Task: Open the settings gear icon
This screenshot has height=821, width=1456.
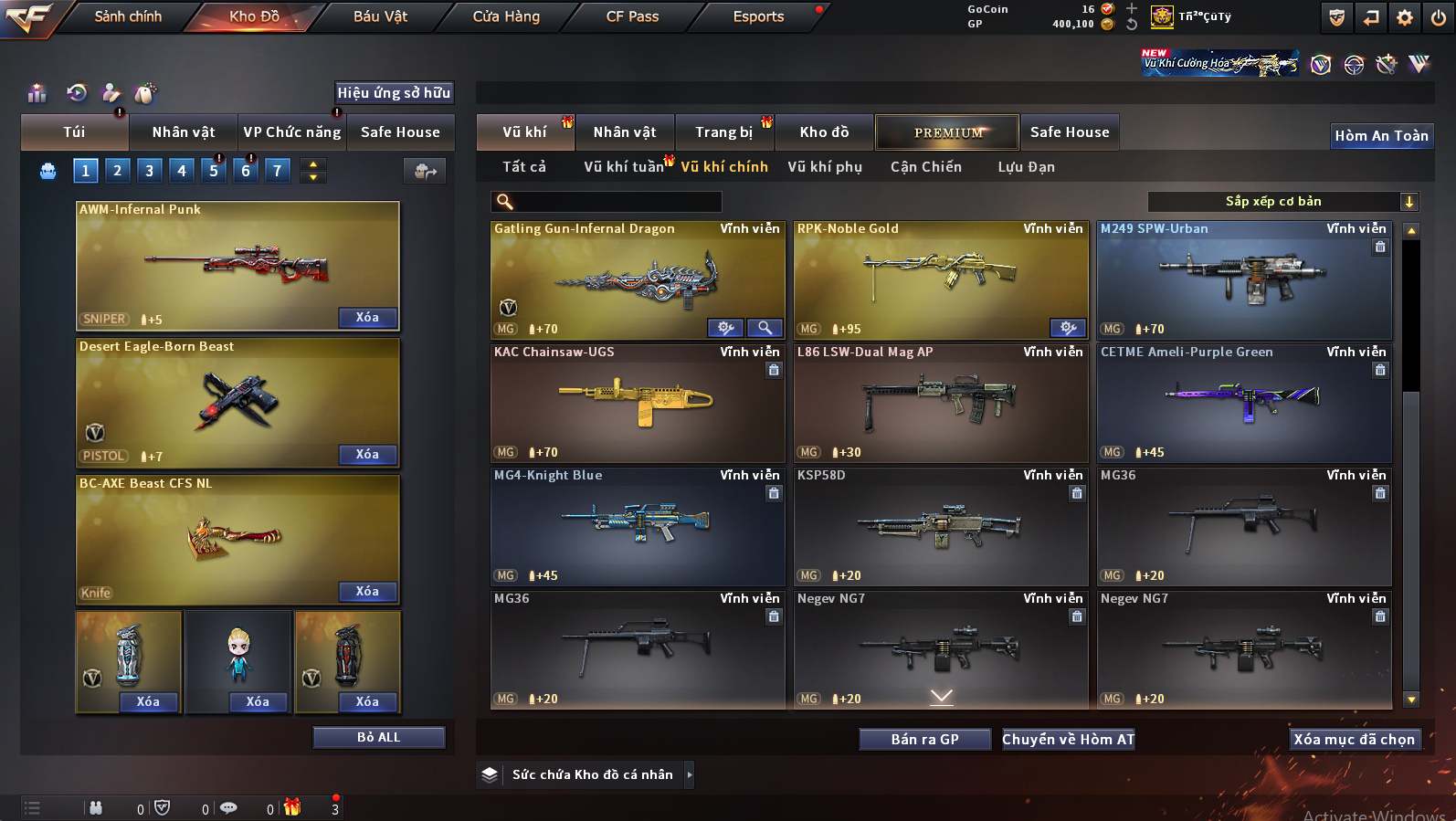Action: 1405,17
